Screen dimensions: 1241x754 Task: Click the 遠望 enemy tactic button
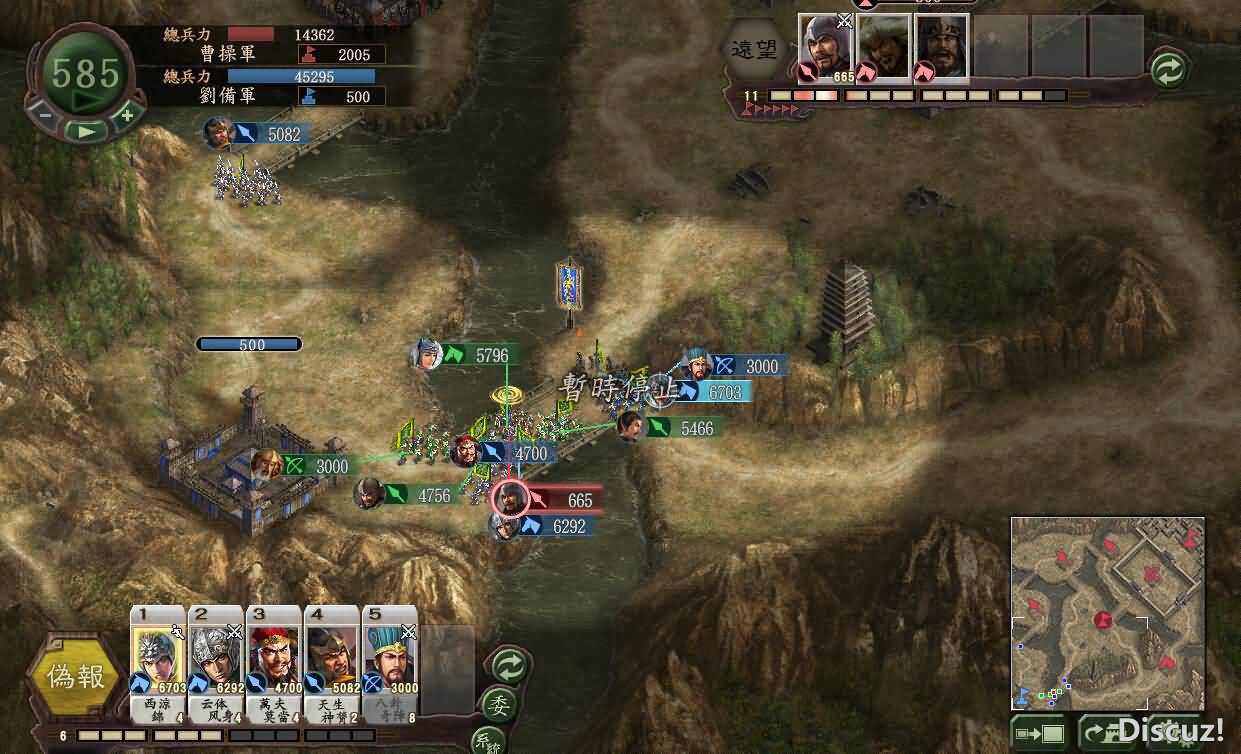click(753, 49)
